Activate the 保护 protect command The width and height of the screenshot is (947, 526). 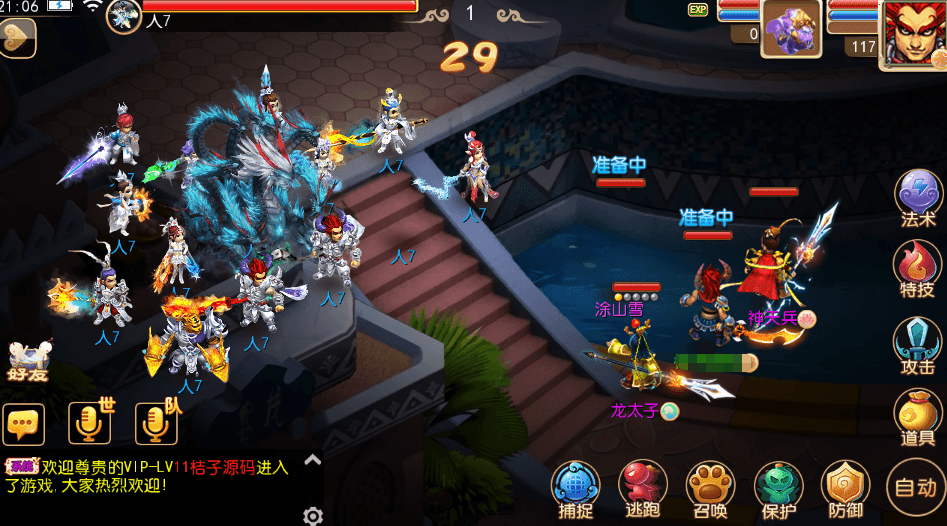778,488
